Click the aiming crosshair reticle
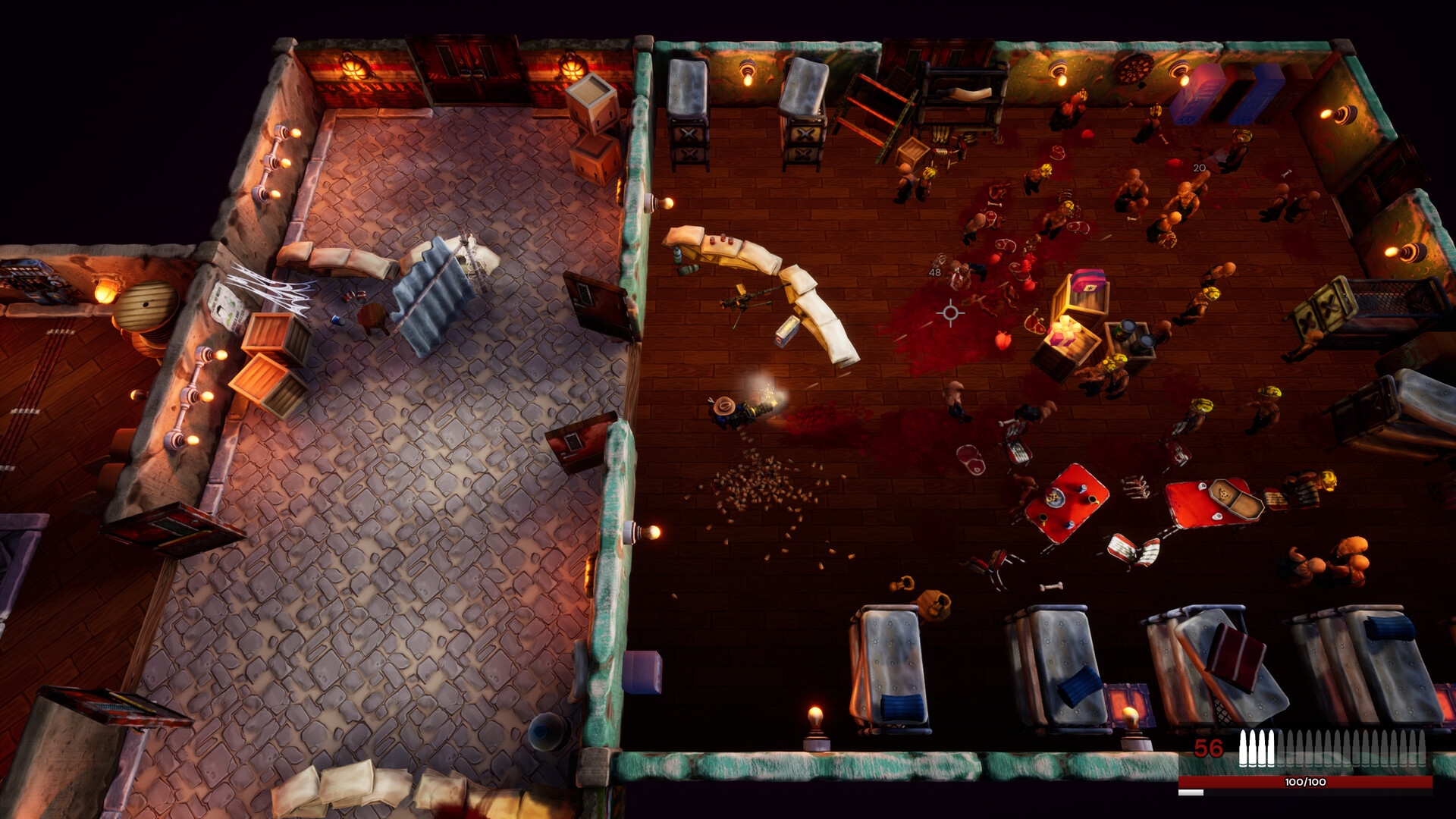The height and width of the screenshot is (819, 1456). click(x=952, y=312)
